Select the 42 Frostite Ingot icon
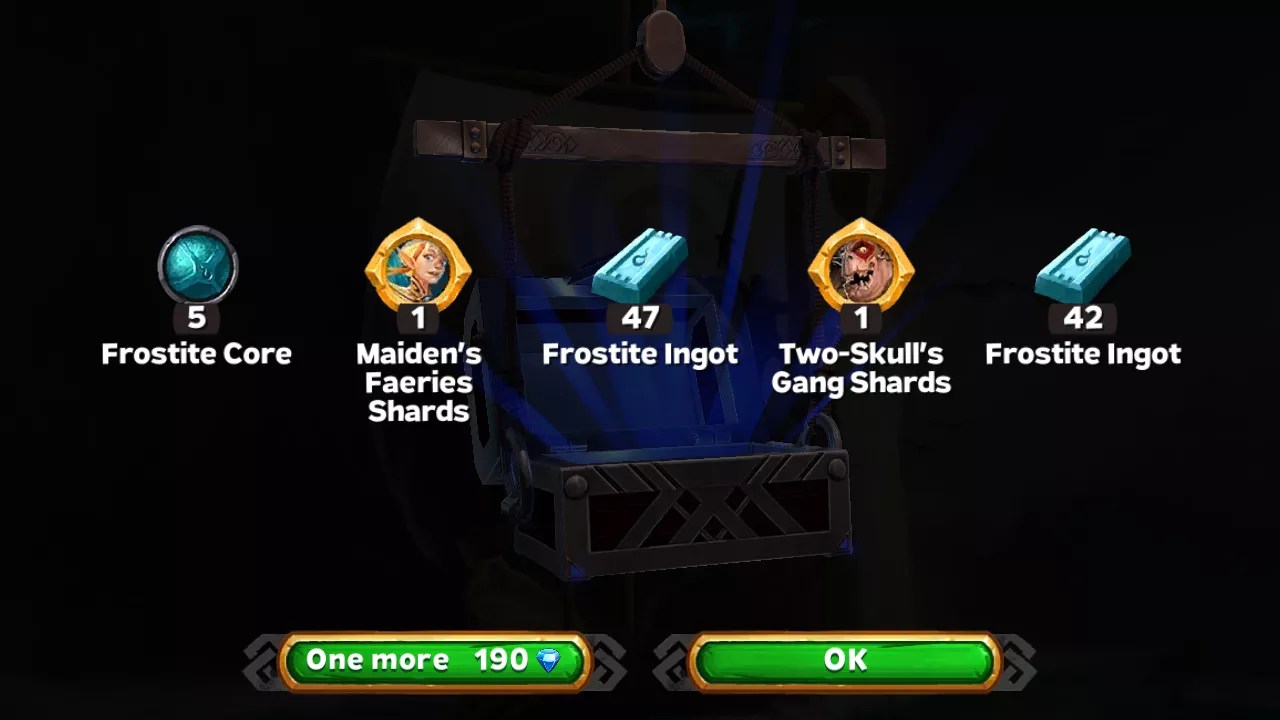The image size is (1280, 720). 1083,263
